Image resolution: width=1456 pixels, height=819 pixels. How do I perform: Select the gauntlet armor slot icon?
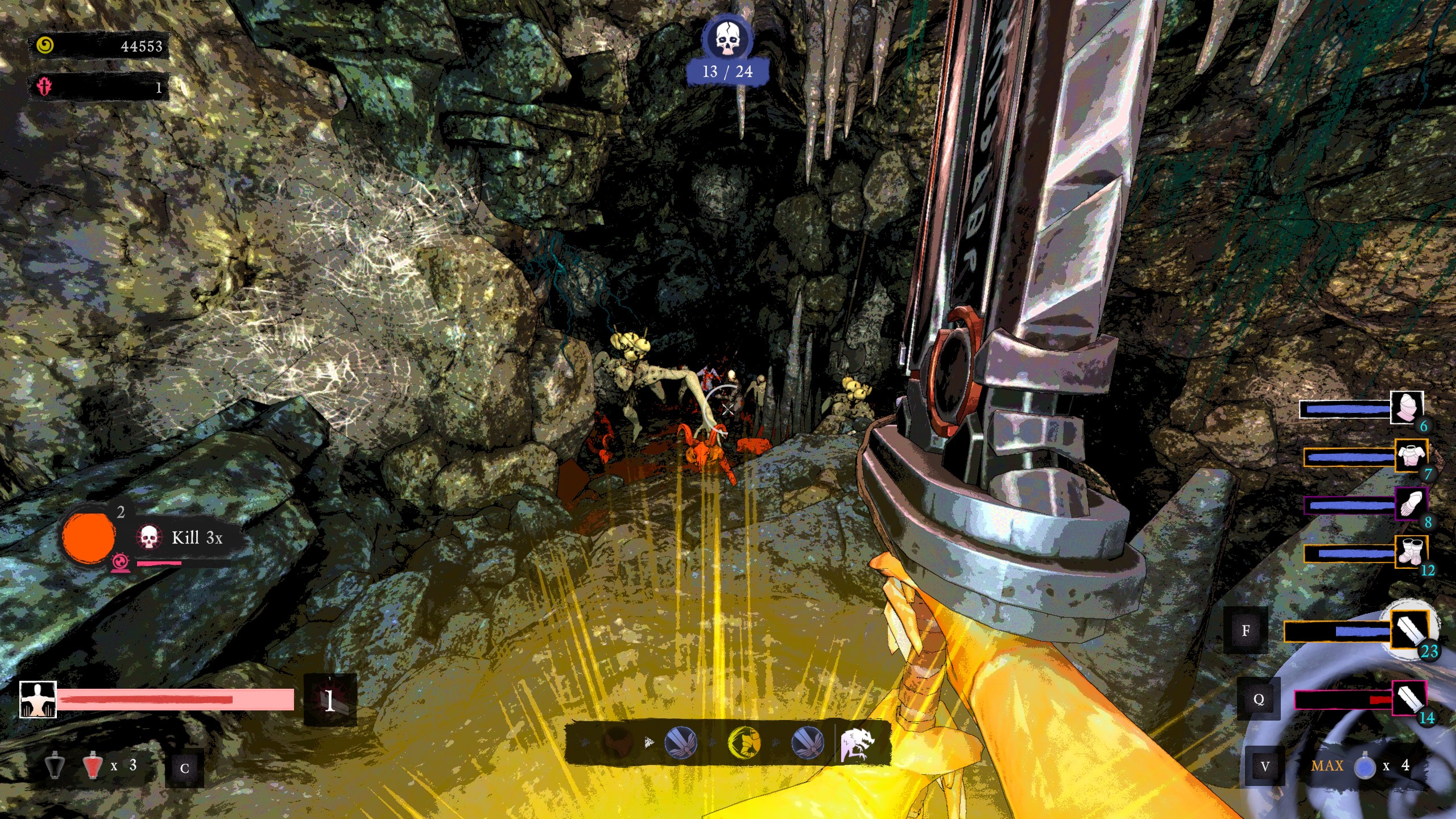pyautogui.click(x=1410, y=503)
